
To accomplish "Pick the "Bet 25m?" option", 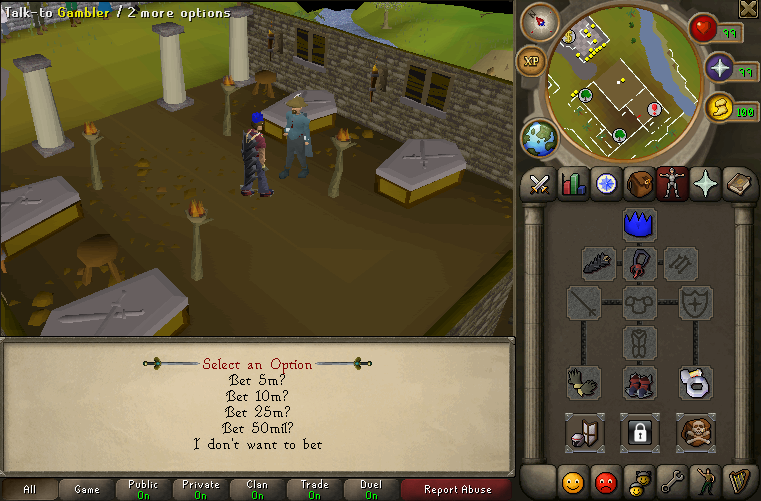I will point(258,412).
